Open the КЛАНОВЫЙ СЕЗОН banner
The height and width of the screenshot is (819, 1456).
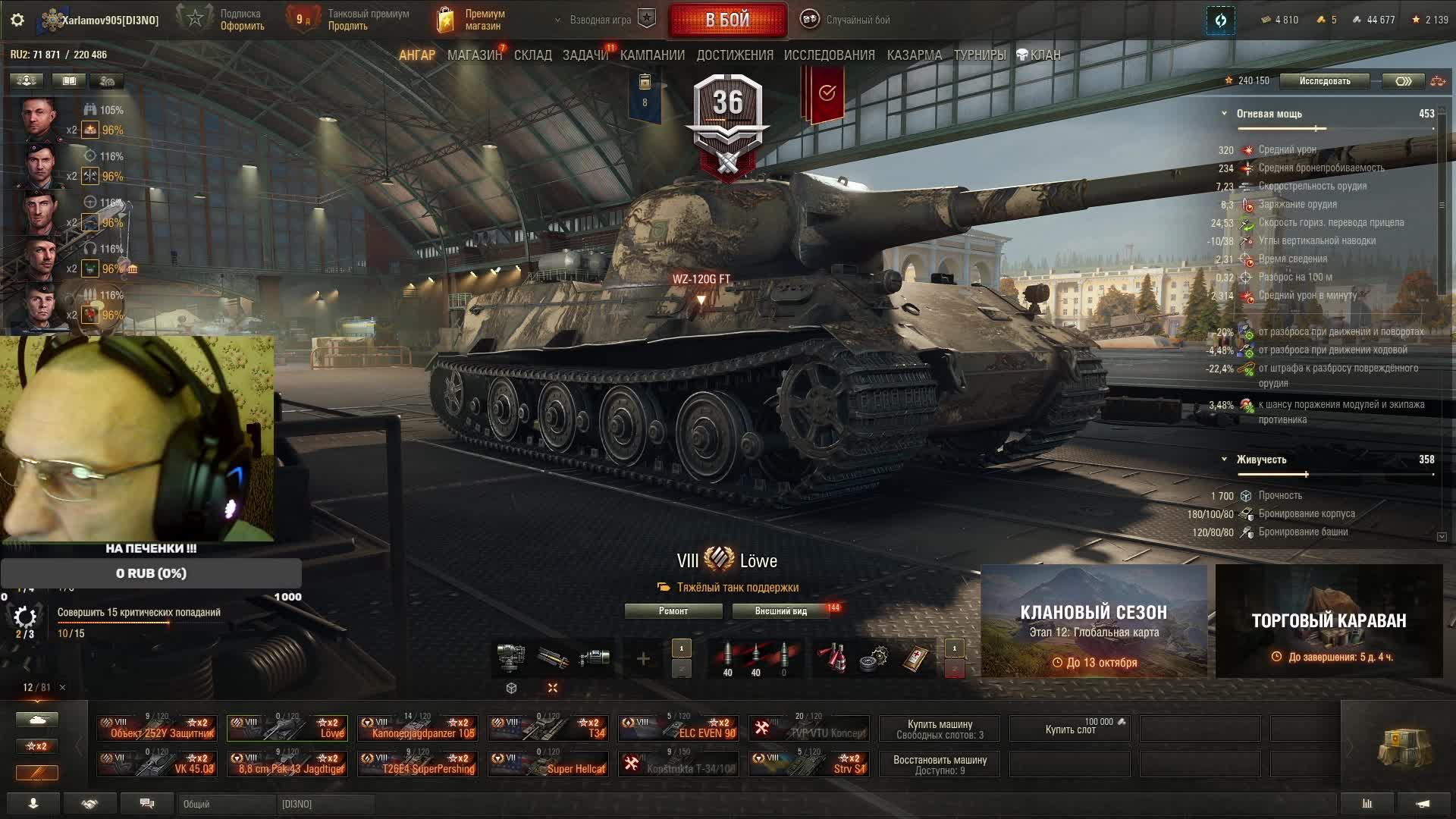[x=1094, y=621]
